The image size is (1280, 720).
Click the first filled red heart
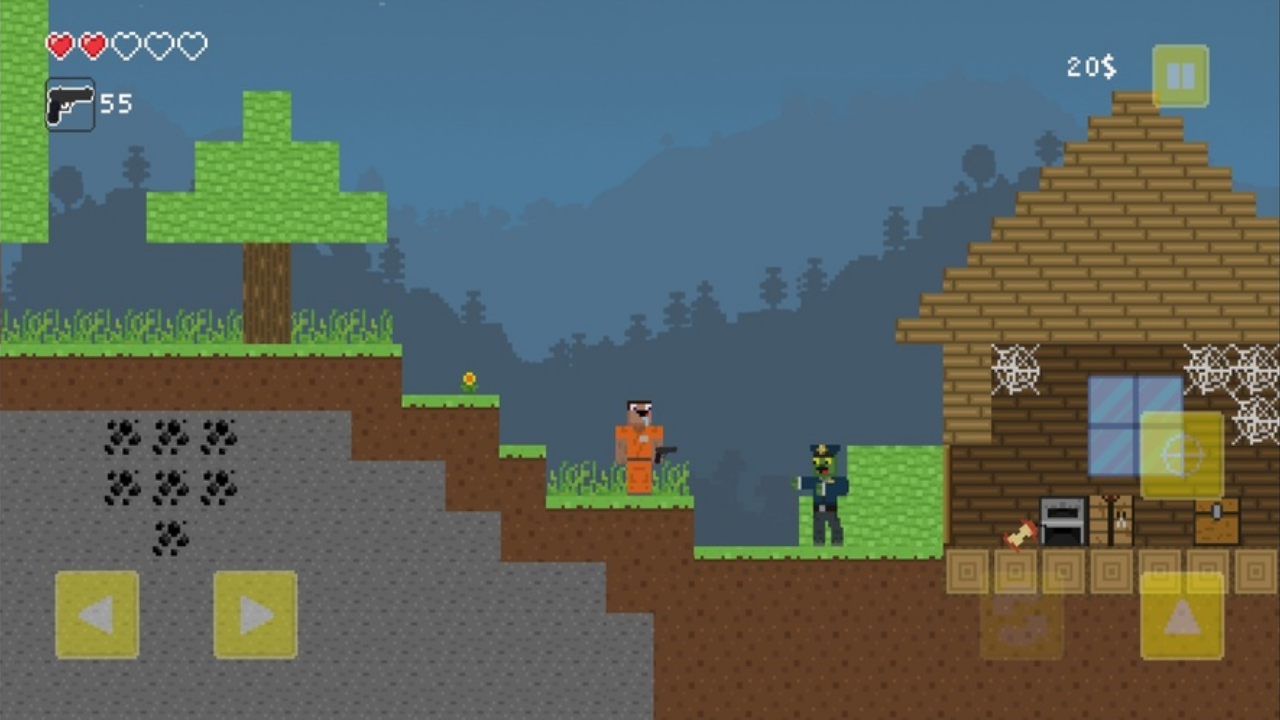[59, 46]
